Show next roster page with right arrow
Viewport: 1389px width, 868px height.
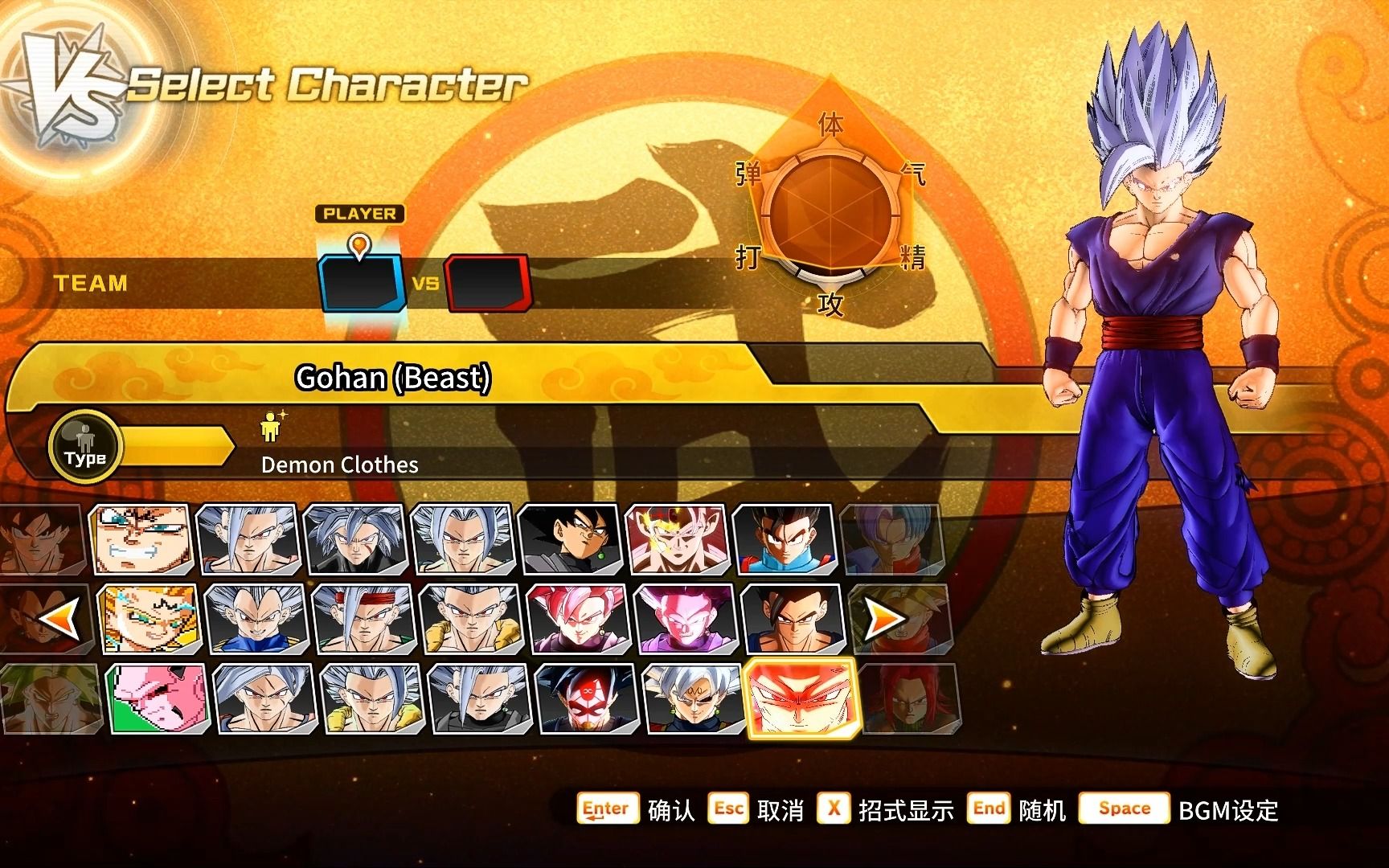[883, 618]
